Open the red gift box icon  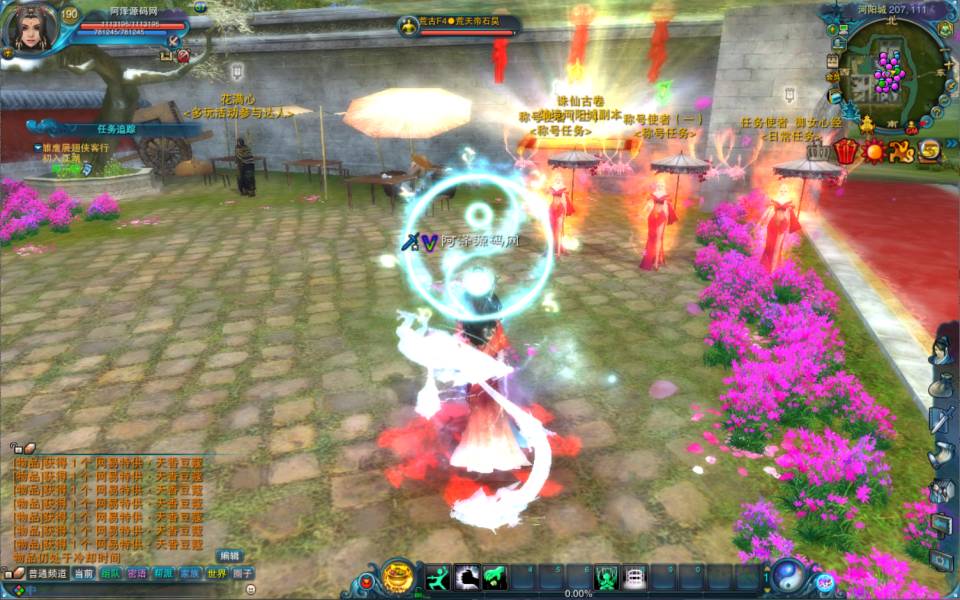tap(846, 152)
